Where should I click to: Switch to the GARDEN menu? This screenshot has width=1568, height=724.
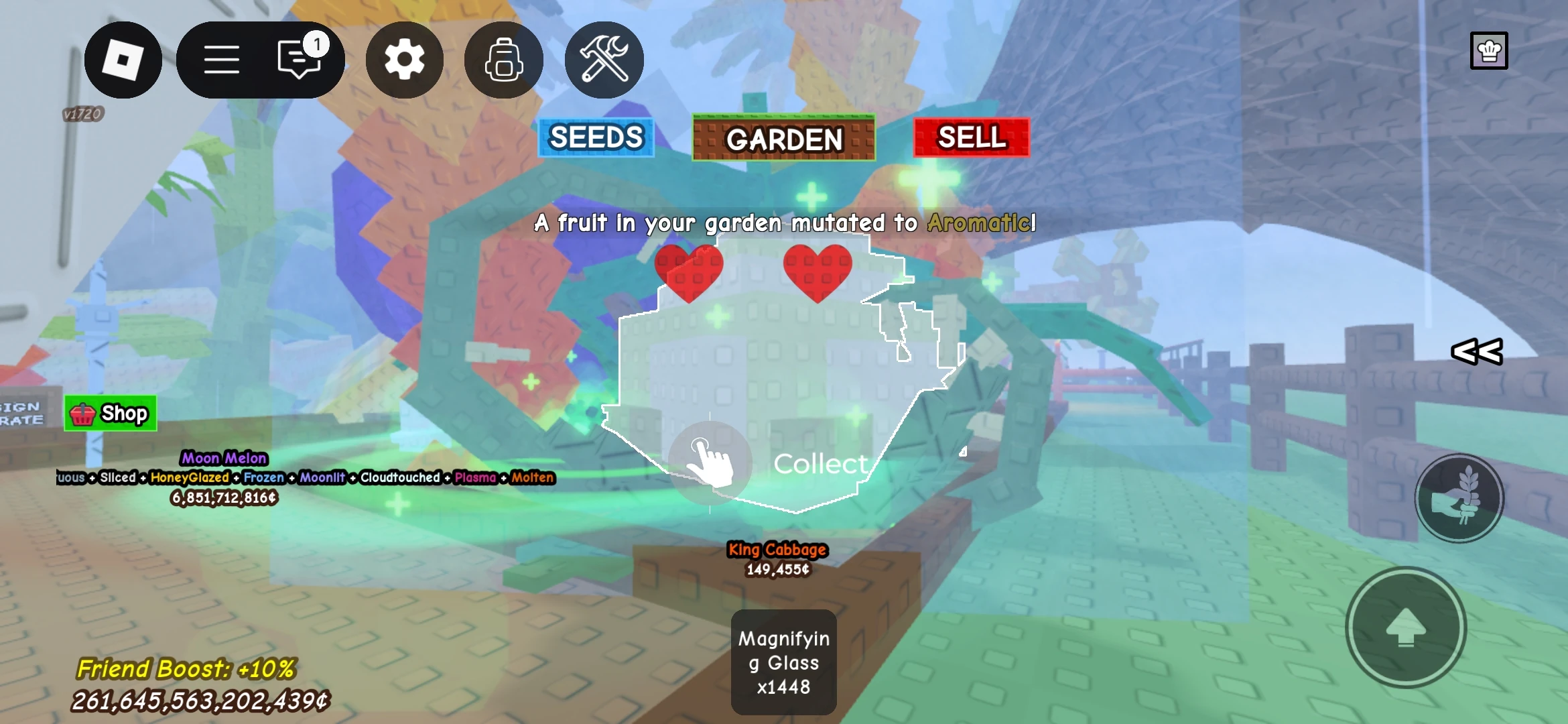783,139
